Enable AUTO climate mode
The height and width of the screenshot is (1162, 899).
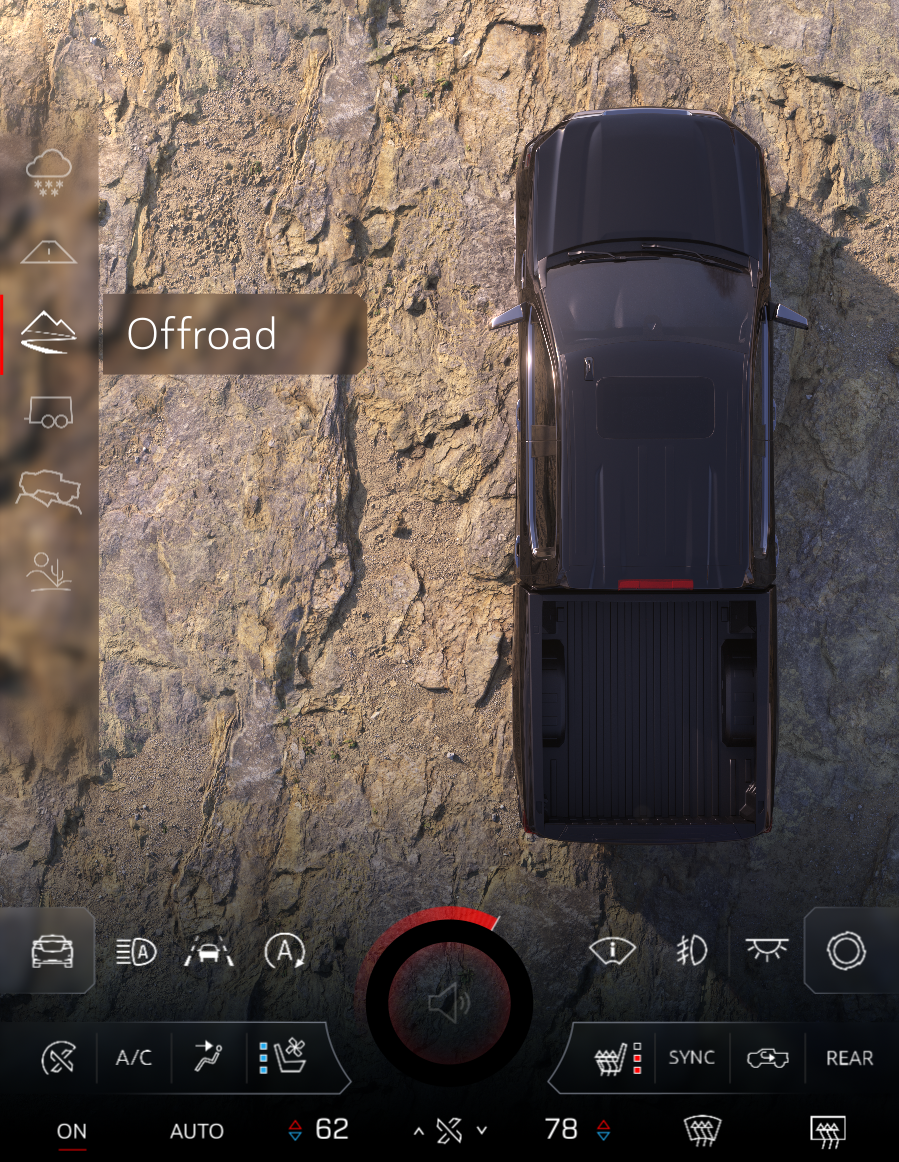pos(196,1131)
